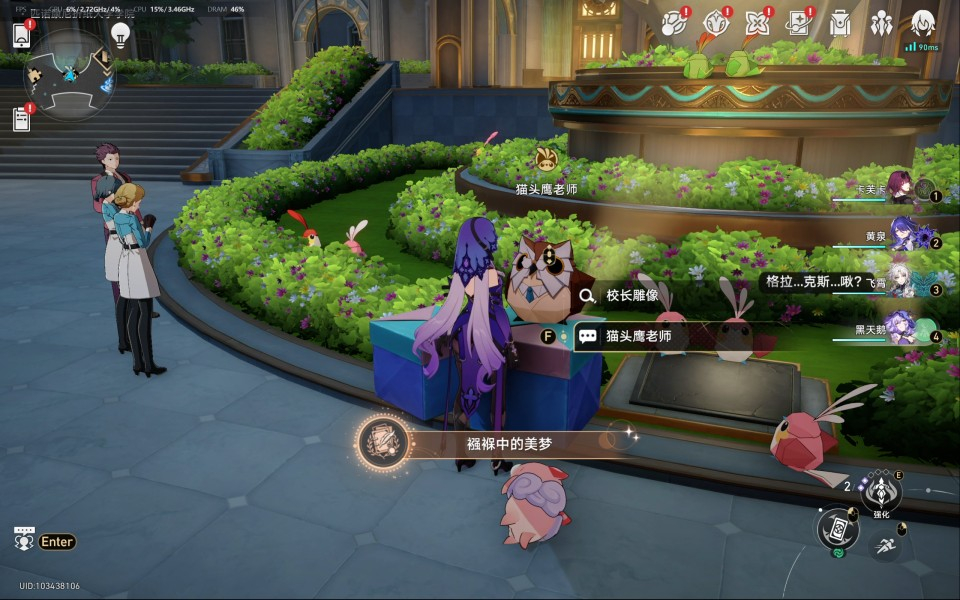The image size is (960, 600).
Task: Open the chat box beside Enter
Action: (x=25, y=541)
